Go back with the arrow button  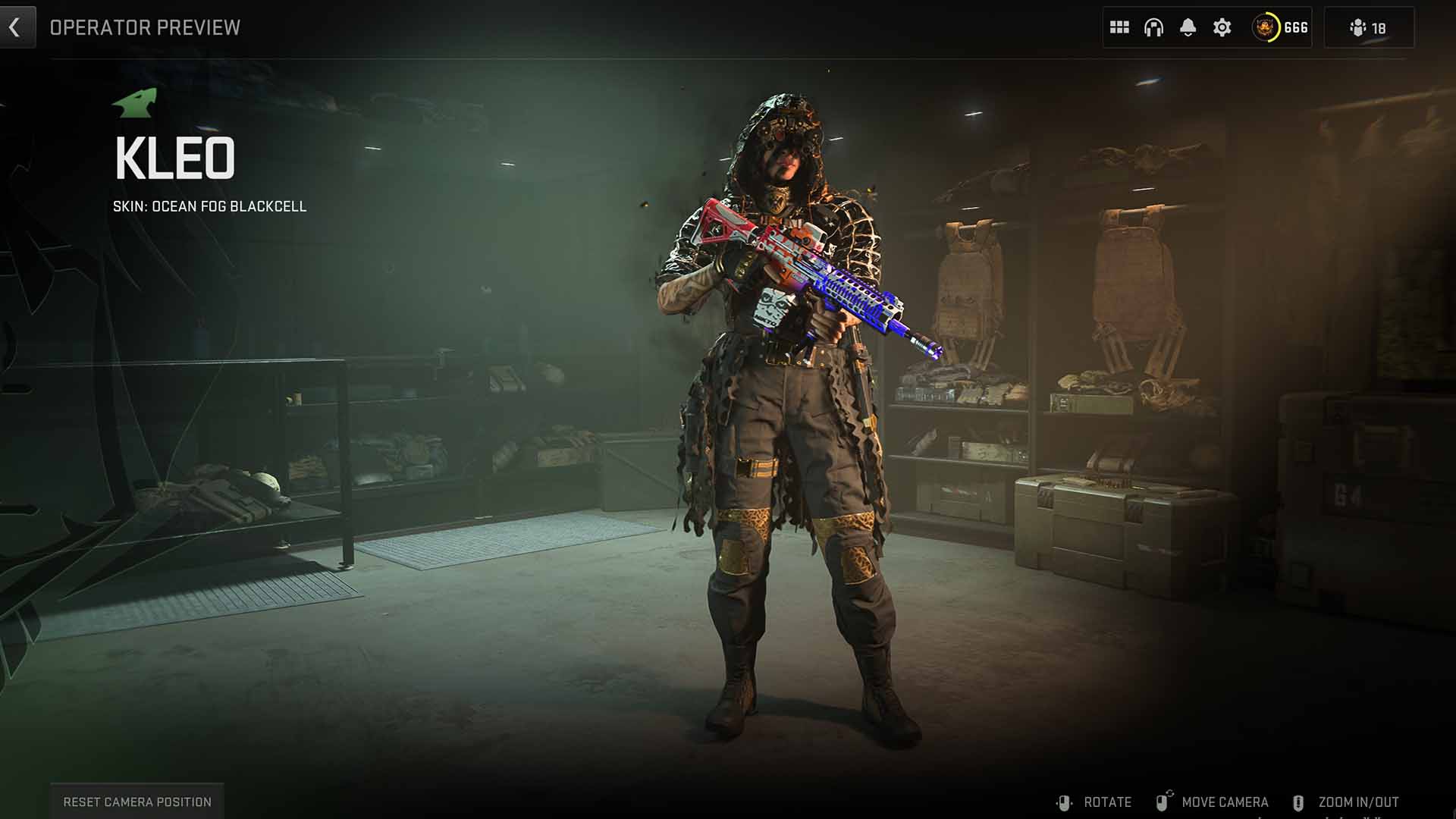click(x=15, y=28)
